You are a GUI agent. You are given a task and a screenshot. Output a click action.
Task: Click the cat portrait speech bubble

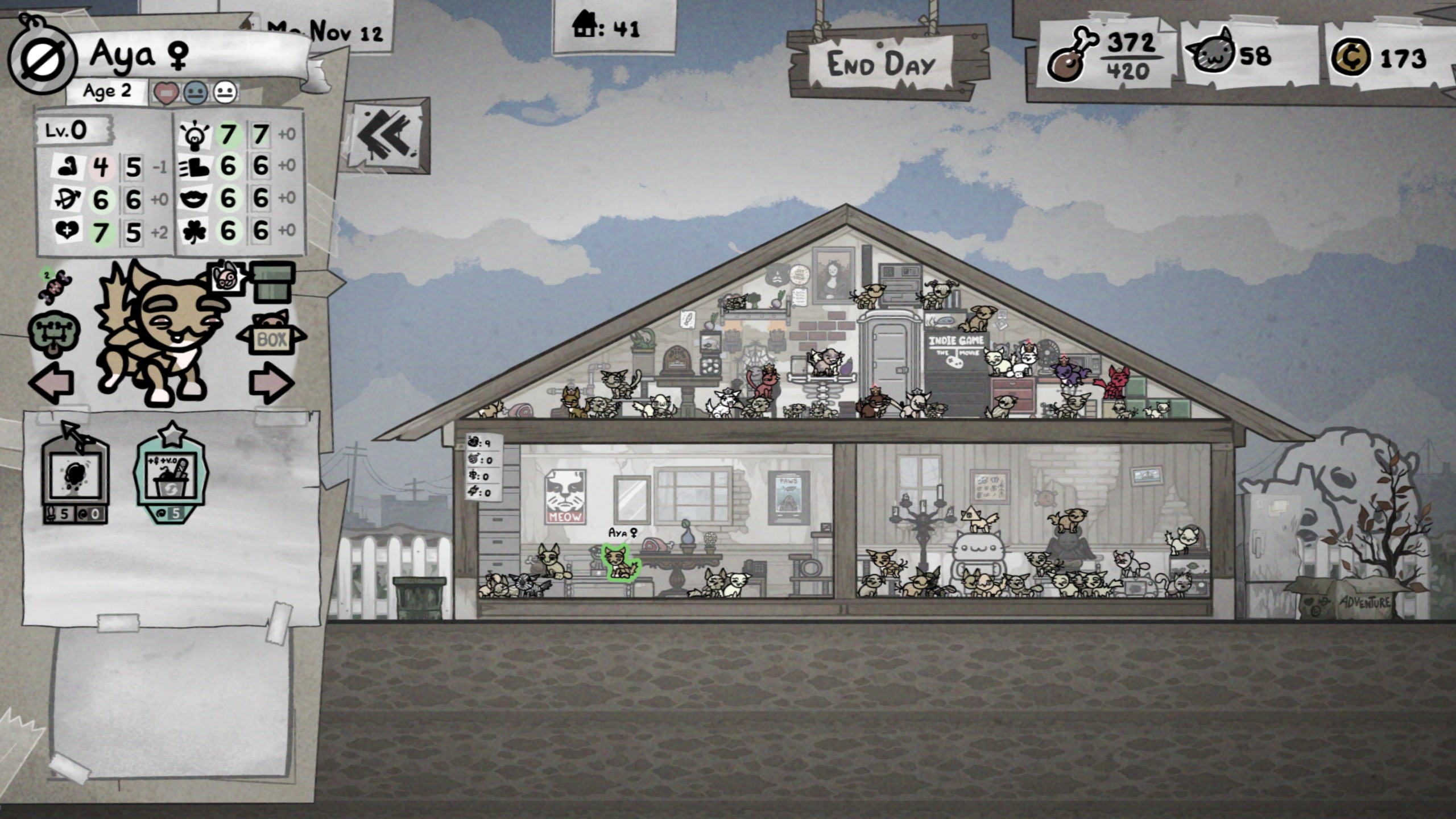pyautogui.click(x=226, y=278)
